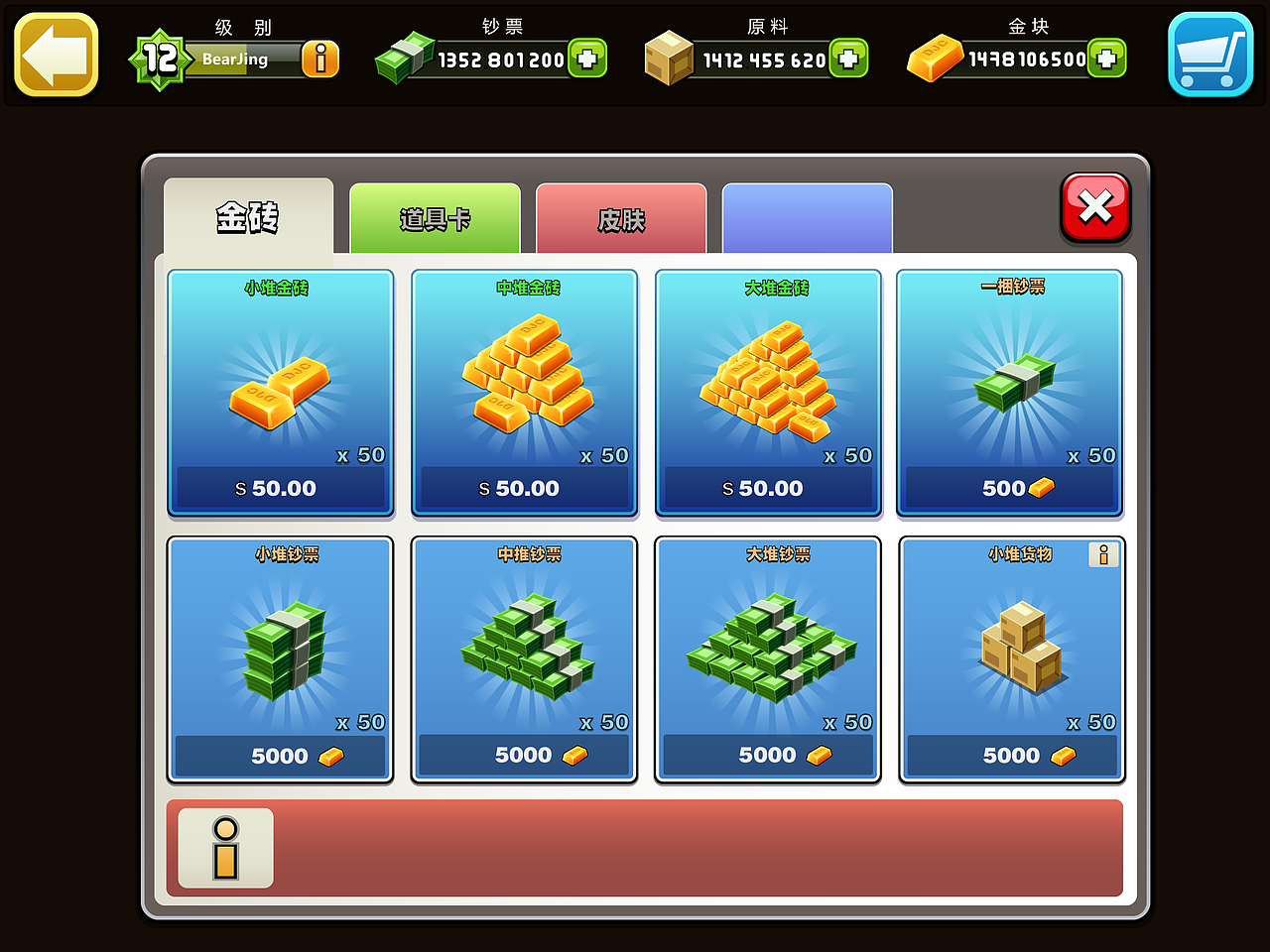The image size is (1270, 952).
Task: Click the large info icon at the bottom panel
Action: pyautogui.click(x=224, y=849)
